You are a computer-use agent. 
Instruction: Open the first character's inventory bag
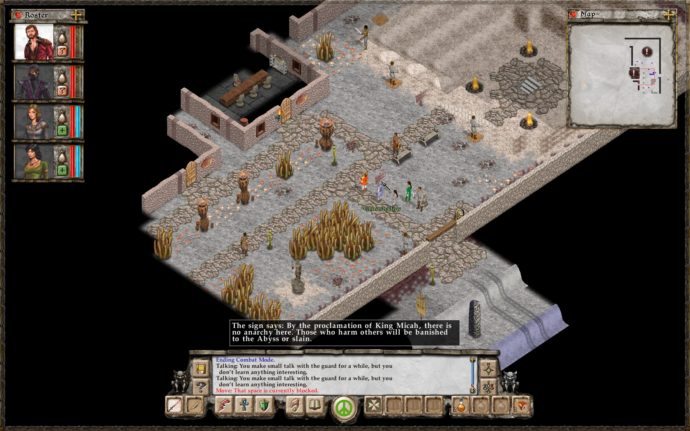(62, 37)
